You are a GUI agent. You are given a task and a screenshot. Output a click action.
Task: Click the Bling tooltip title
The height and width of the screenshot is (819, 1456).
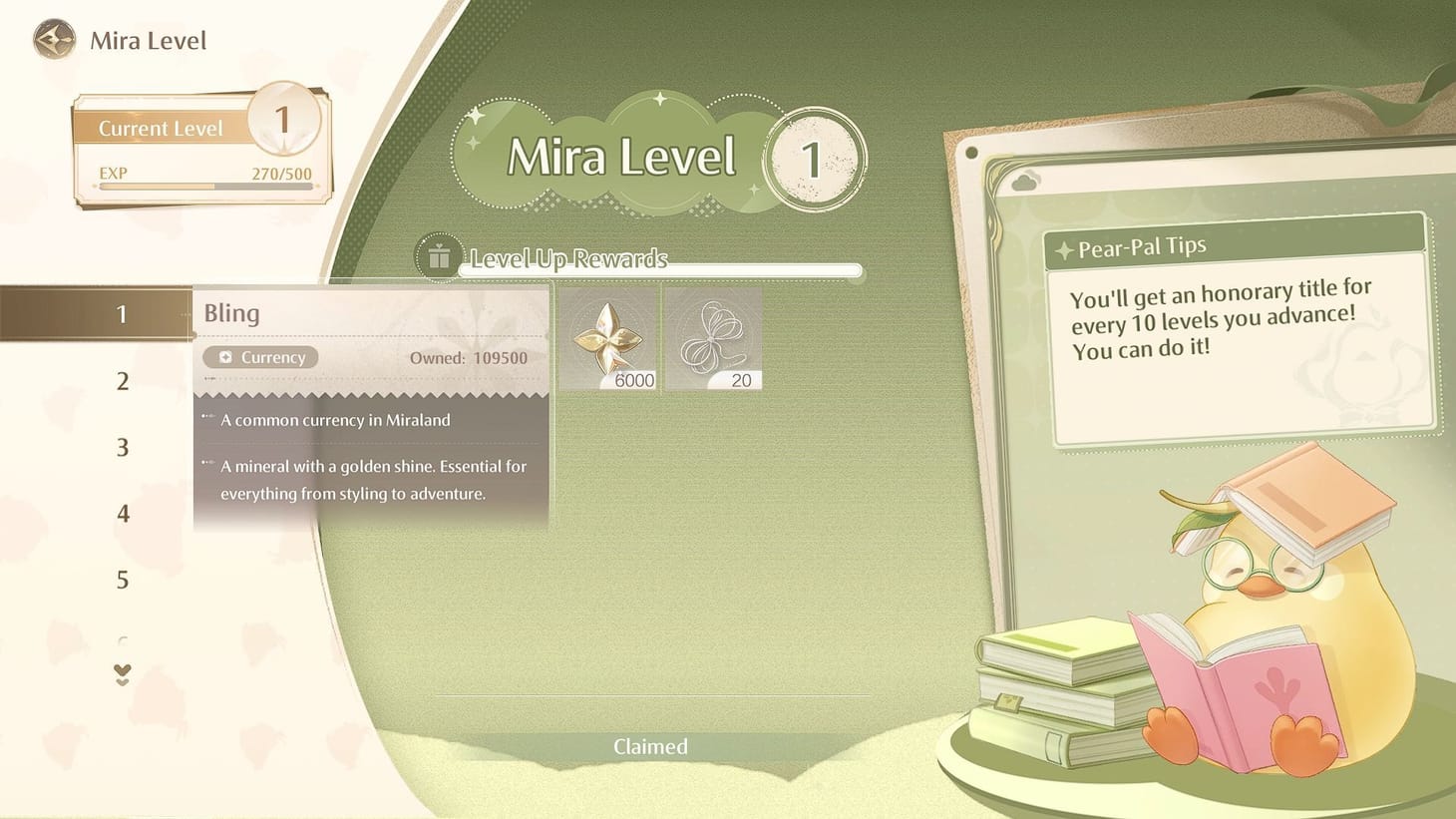[x=231, y=312]
